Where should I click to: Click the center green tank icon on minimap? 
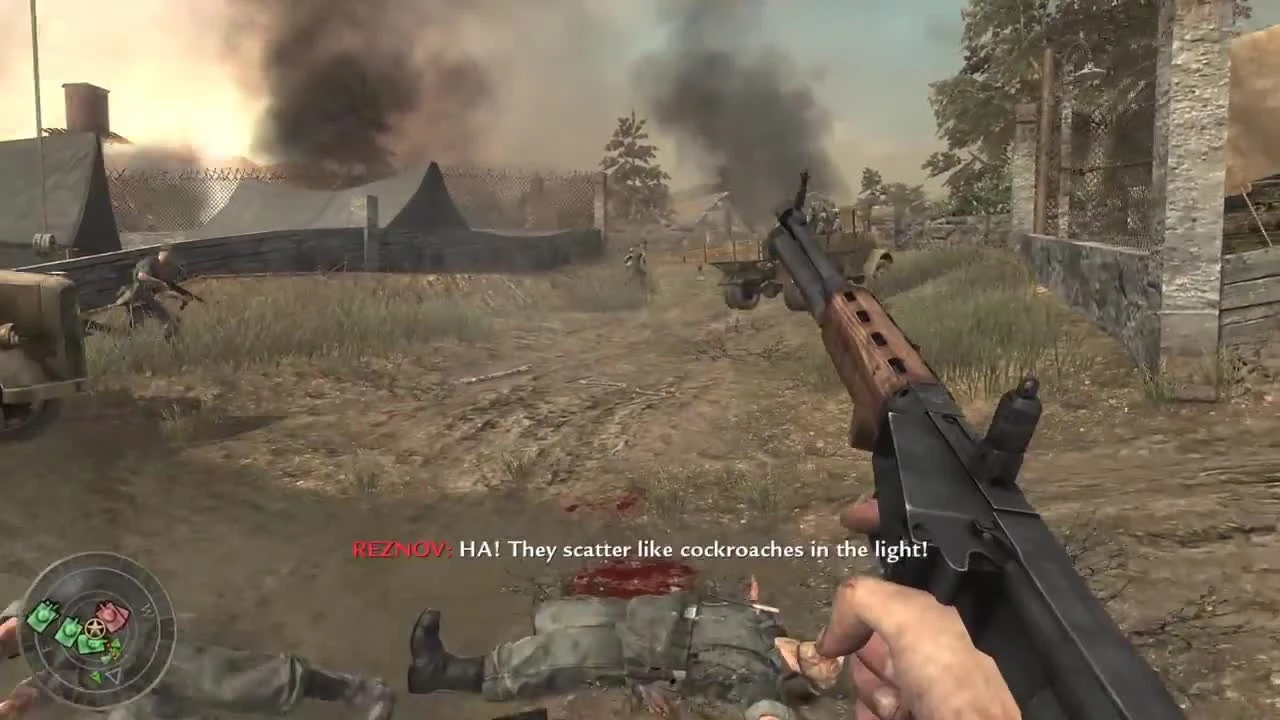tap(68, 630)
